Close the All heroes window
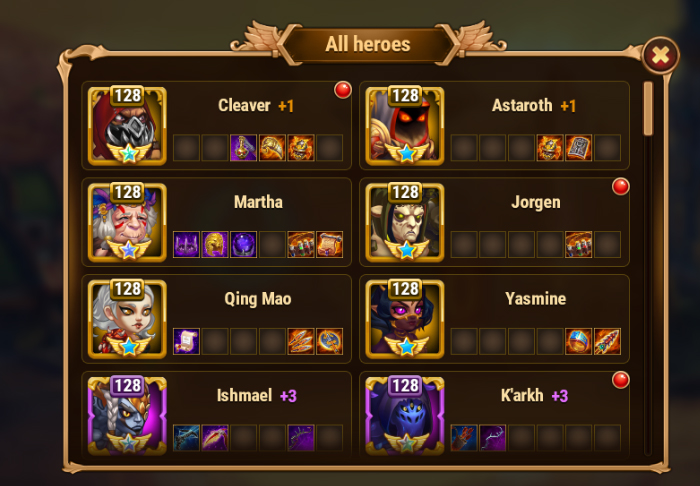 pyautogui.click(x=659, y=56)
